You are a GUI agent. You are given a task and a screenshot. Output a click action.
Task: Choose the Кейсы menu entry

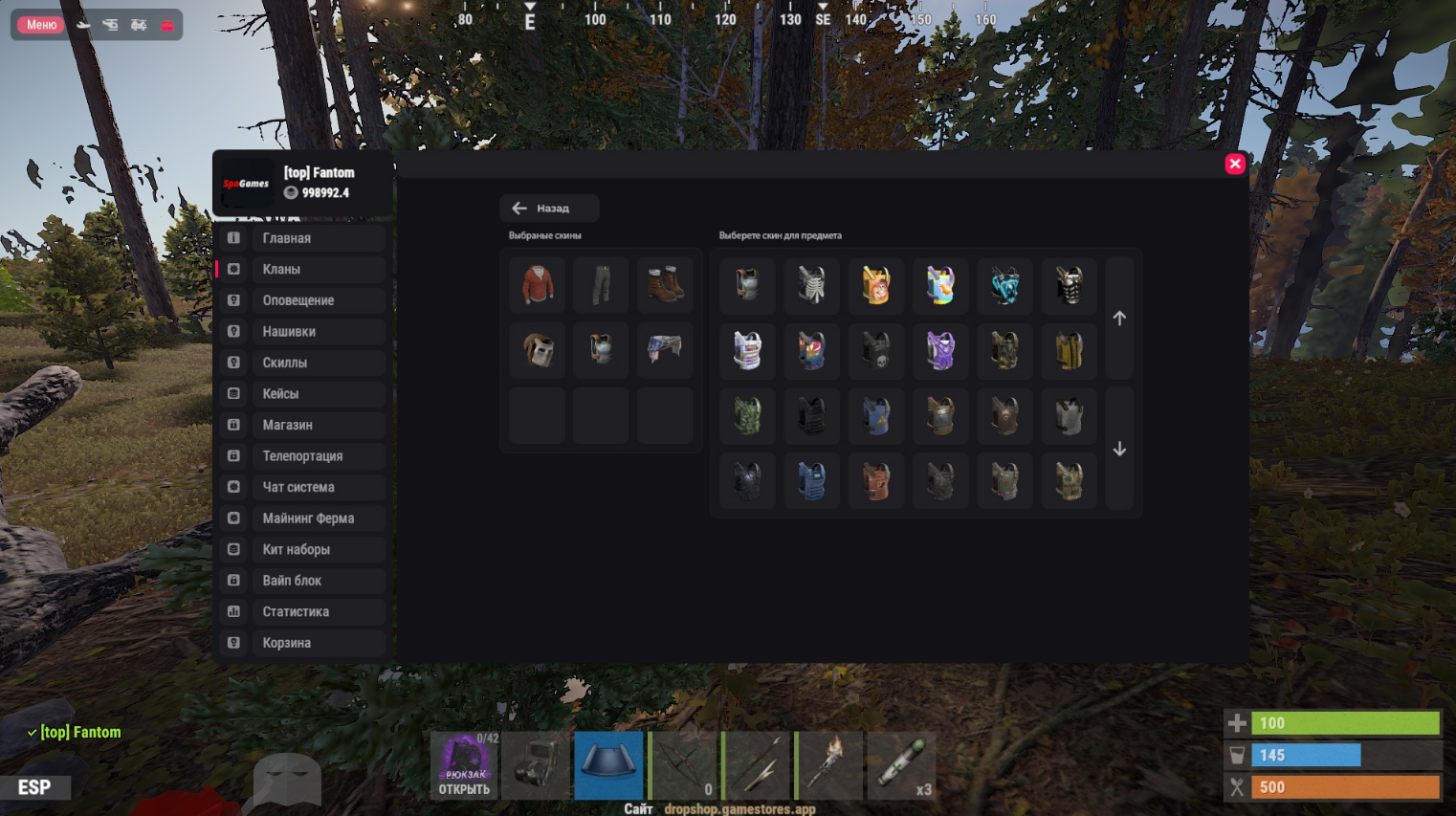pos(301,394)
